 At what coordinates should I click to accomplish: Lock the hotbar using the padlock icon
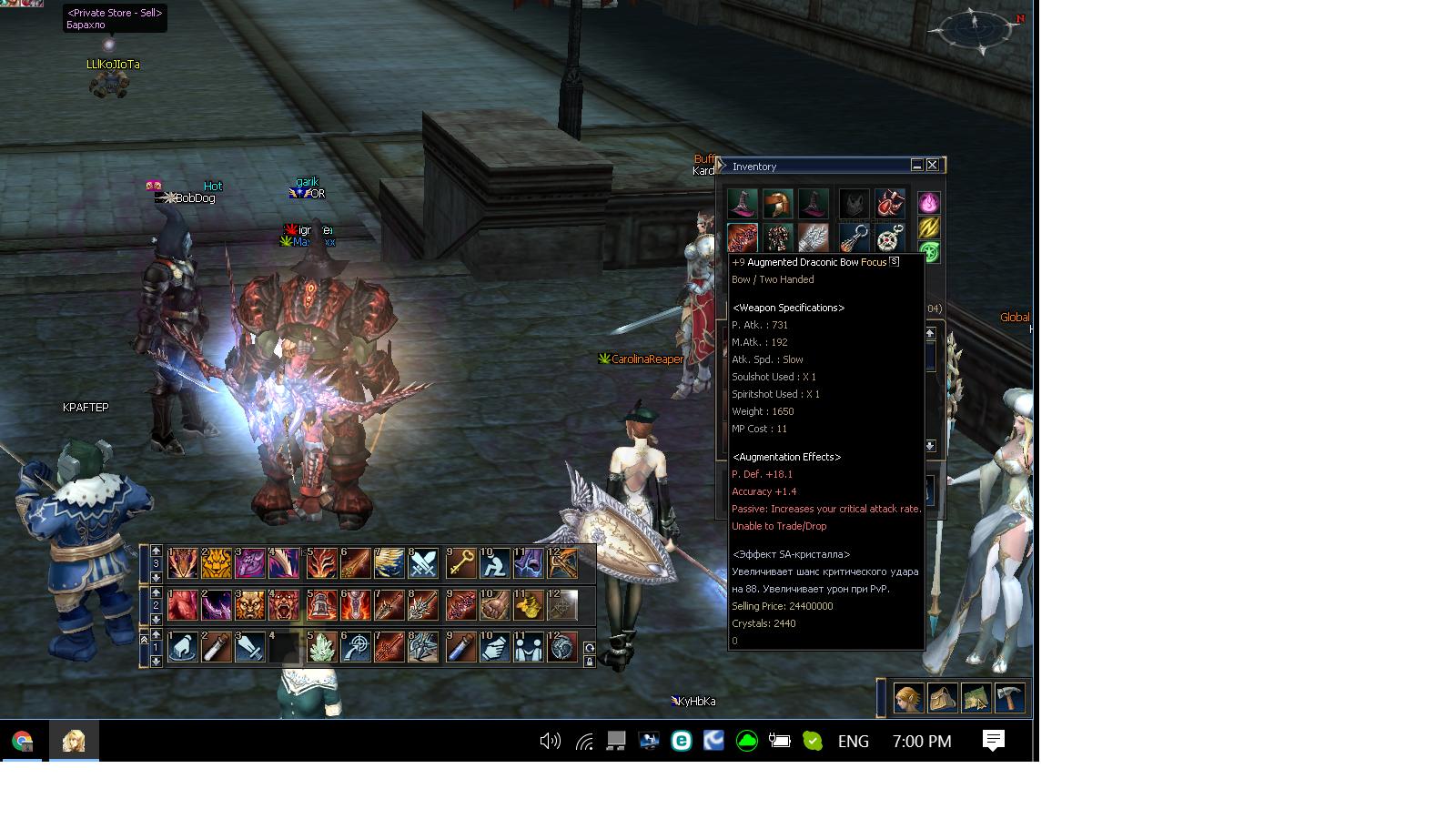pos(588,660)
